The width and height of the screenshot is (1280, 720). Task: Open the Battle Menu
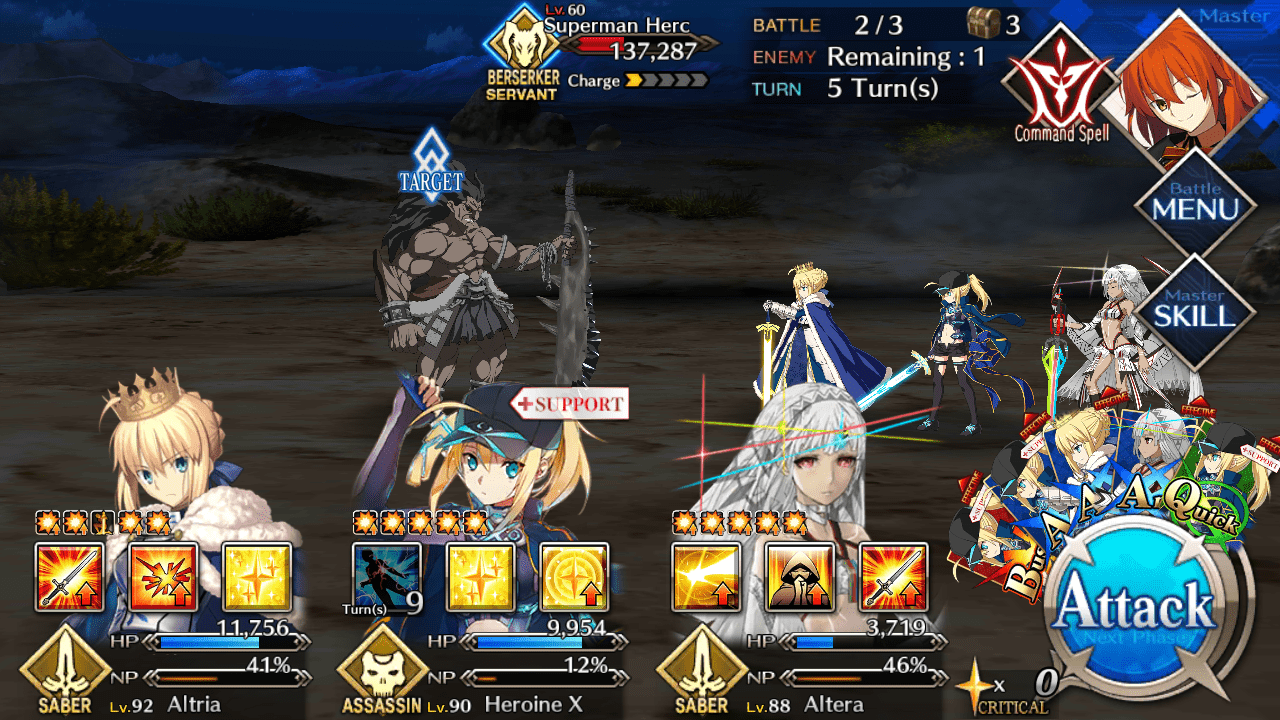click(x=1196, y=203)
